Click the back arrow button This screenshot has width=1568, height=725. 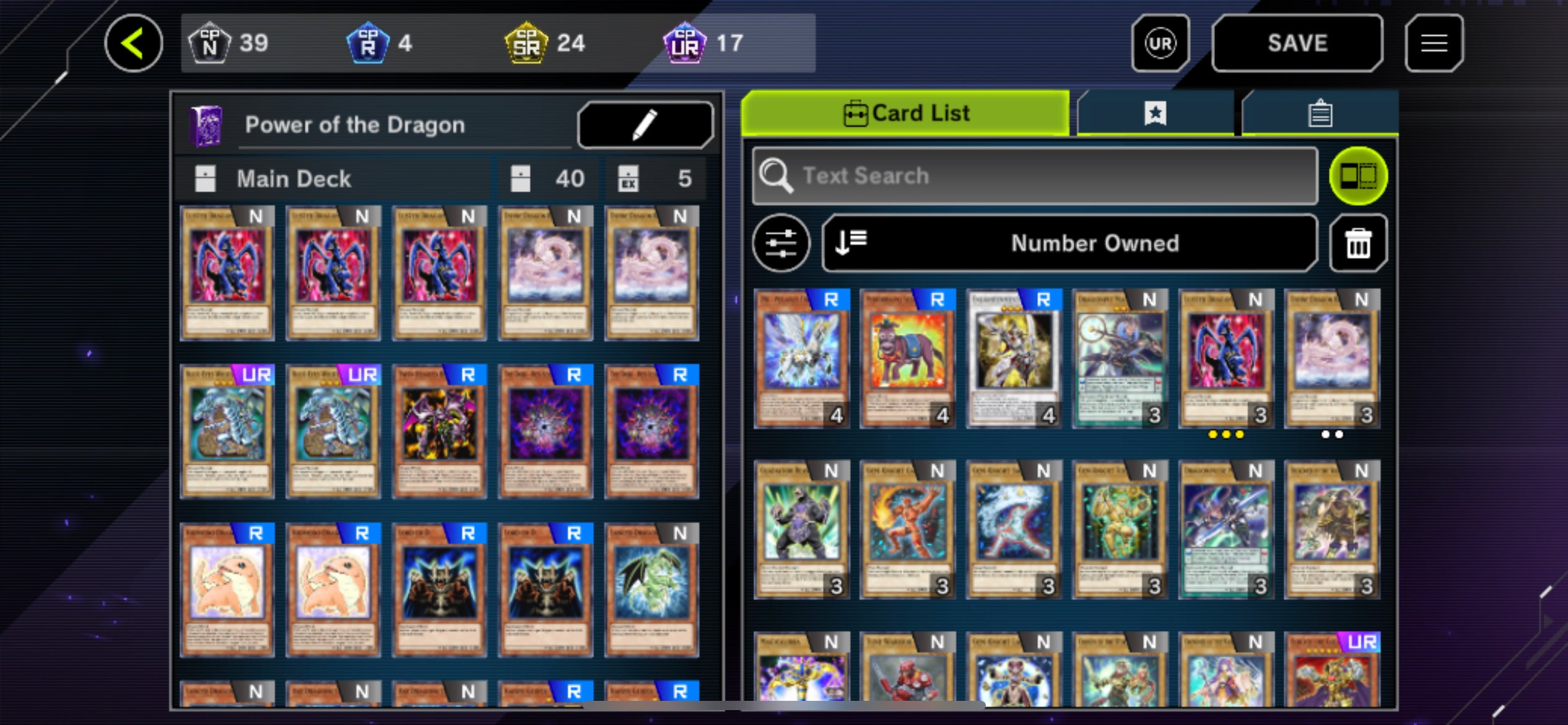(x=134, y=42)
